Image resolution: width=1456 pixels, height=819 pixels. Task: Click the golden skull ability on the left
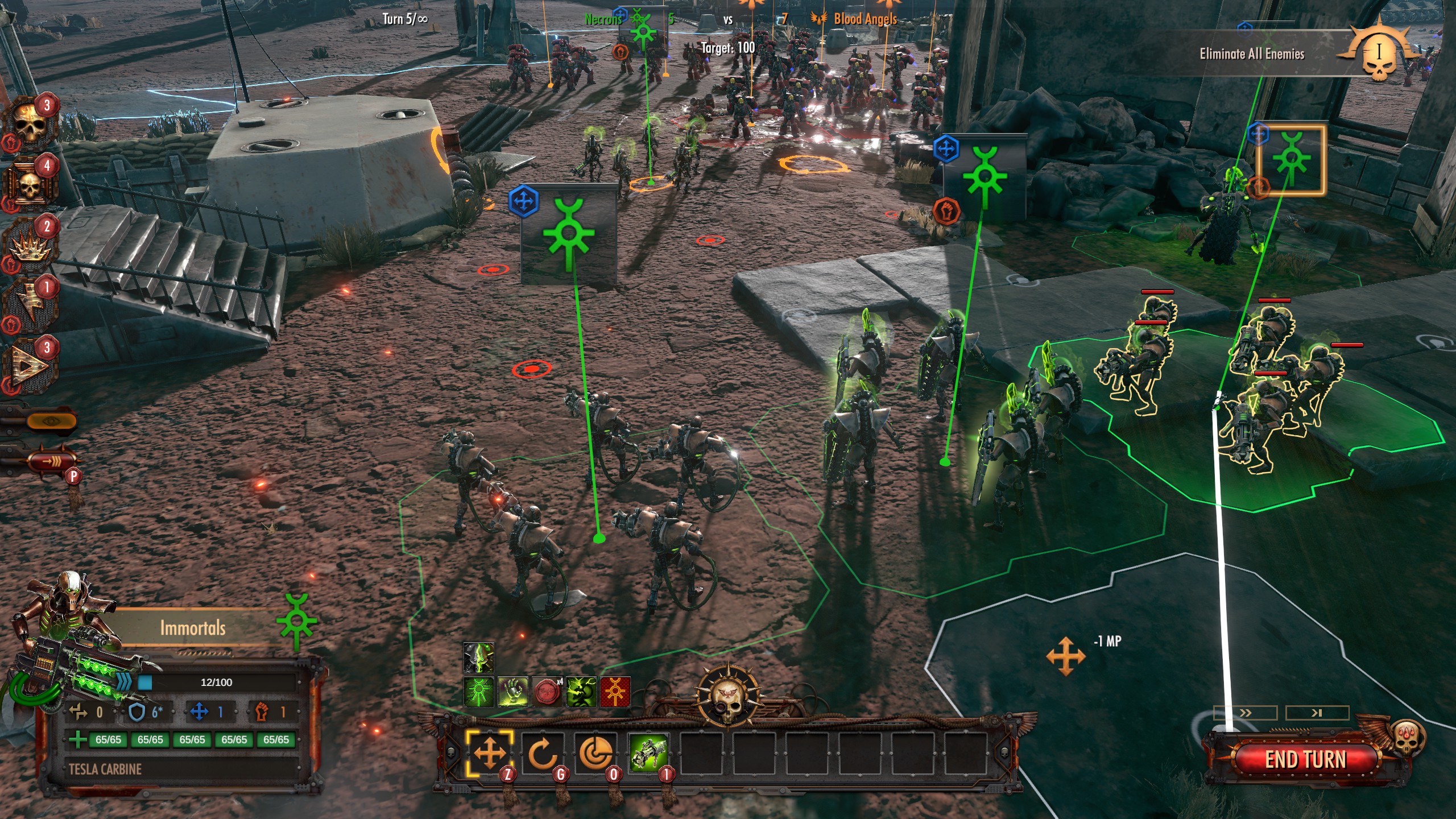(30, 122)
